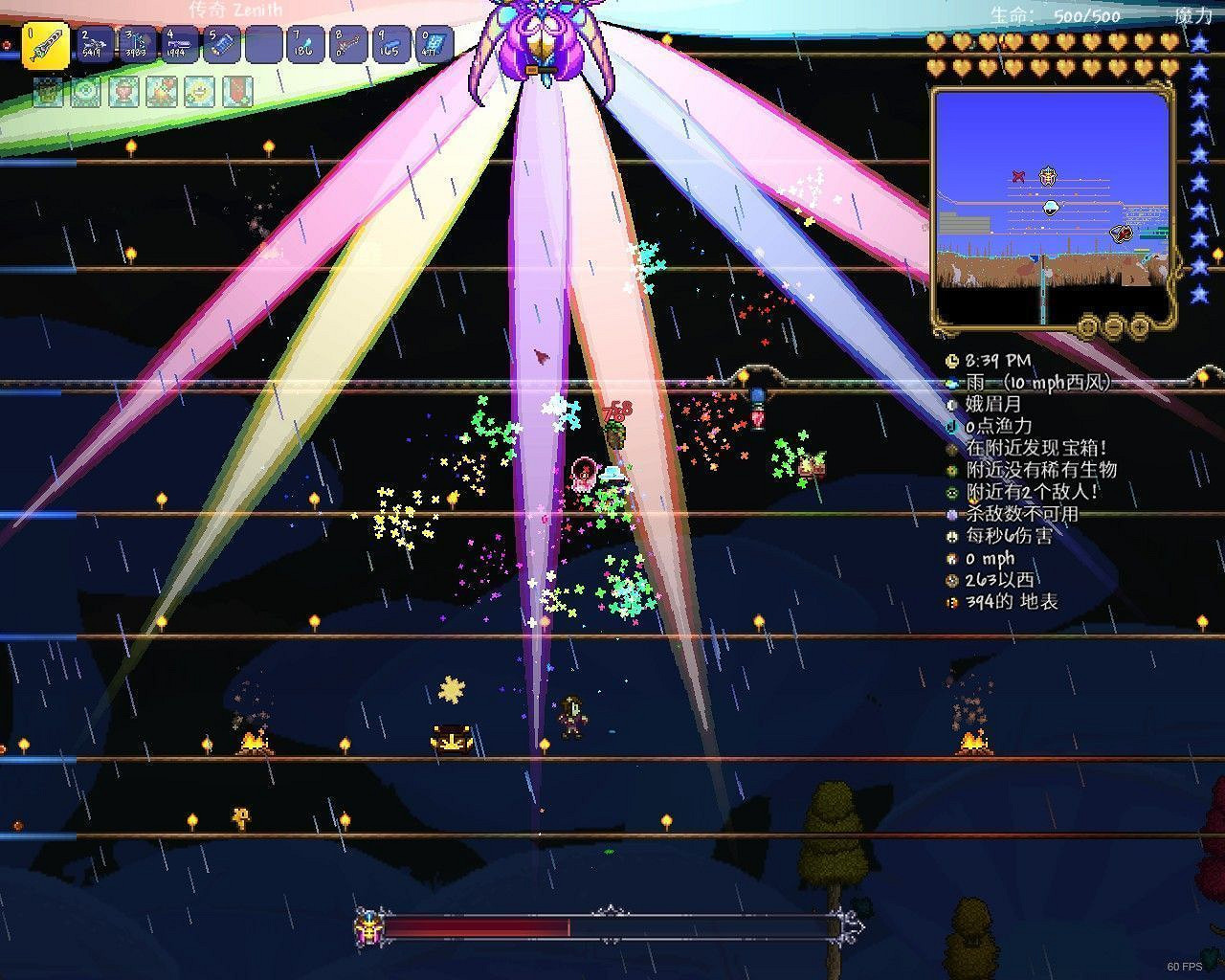Click a zoom button under the minimap

pyautogui.click(x=1140, y=326)
